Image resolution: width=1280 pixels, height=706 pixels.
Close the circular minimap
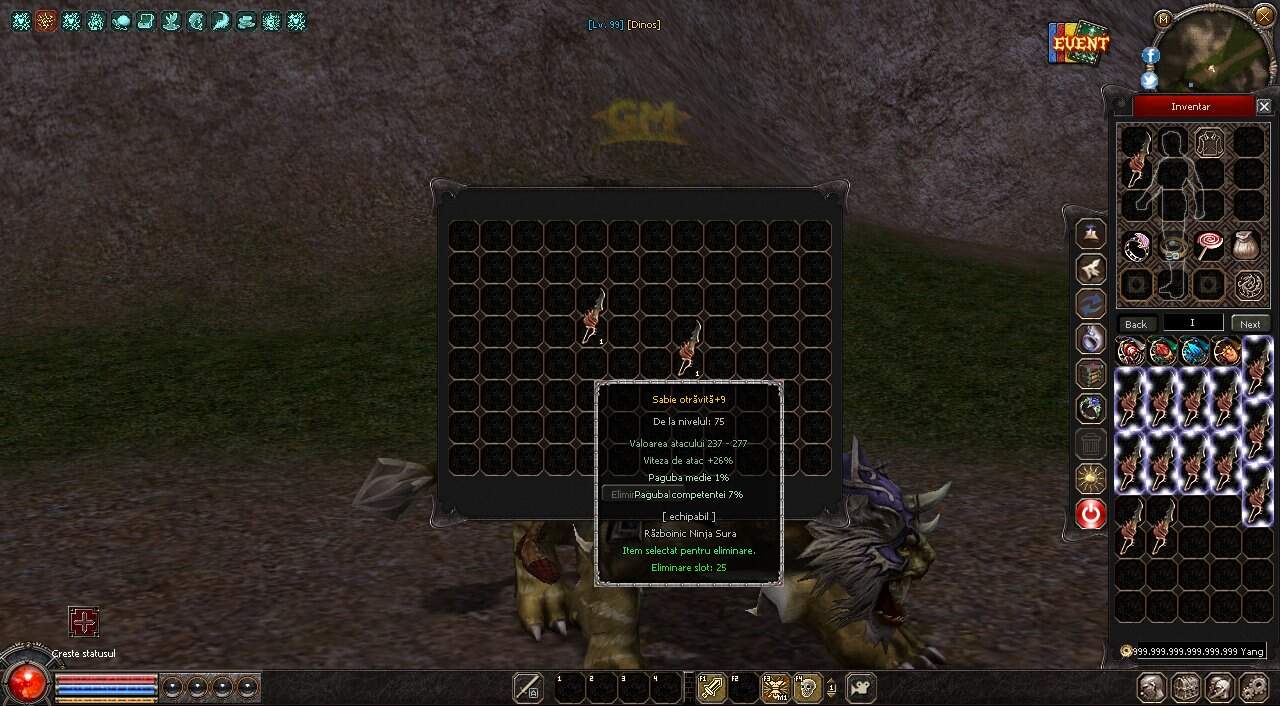[1264, 16]
